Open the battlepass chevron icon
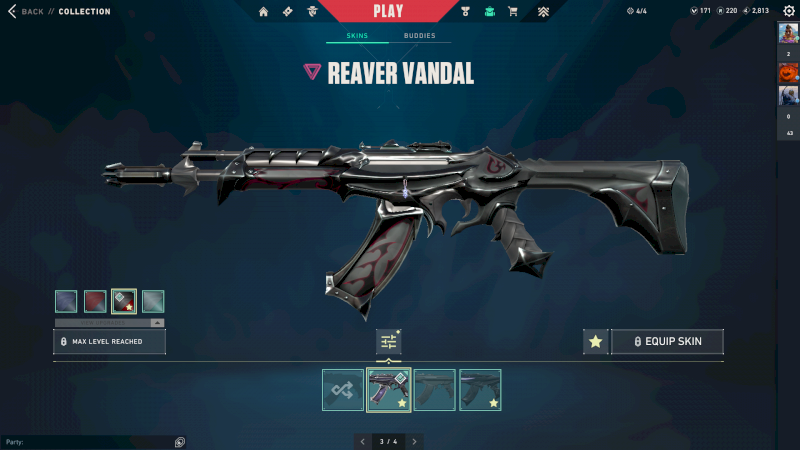The height and width of the screenshot is (450, 800). (x=543, y=12)
